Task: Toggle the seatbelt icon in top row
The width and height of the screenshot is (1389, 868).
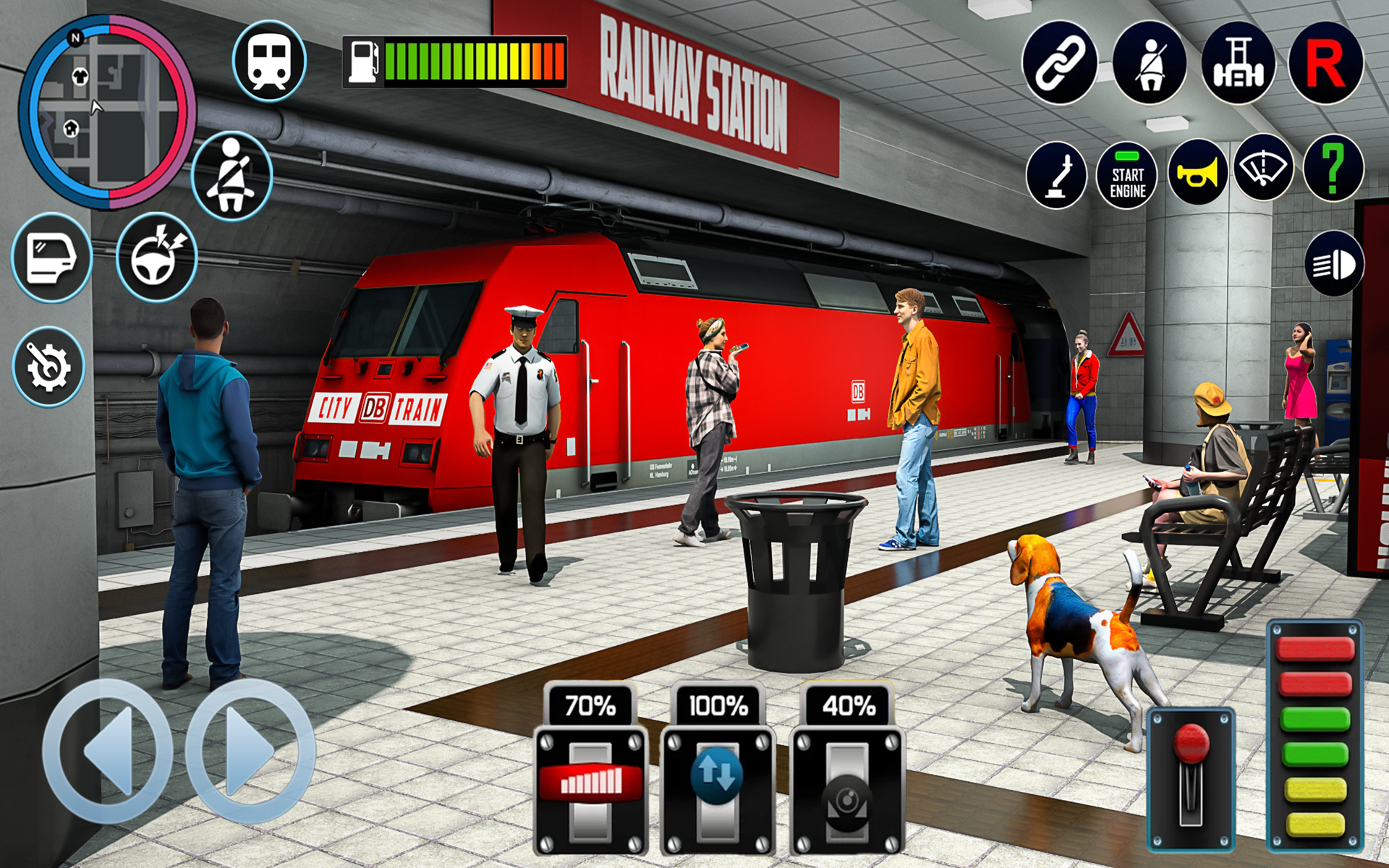Action: 1149,63
